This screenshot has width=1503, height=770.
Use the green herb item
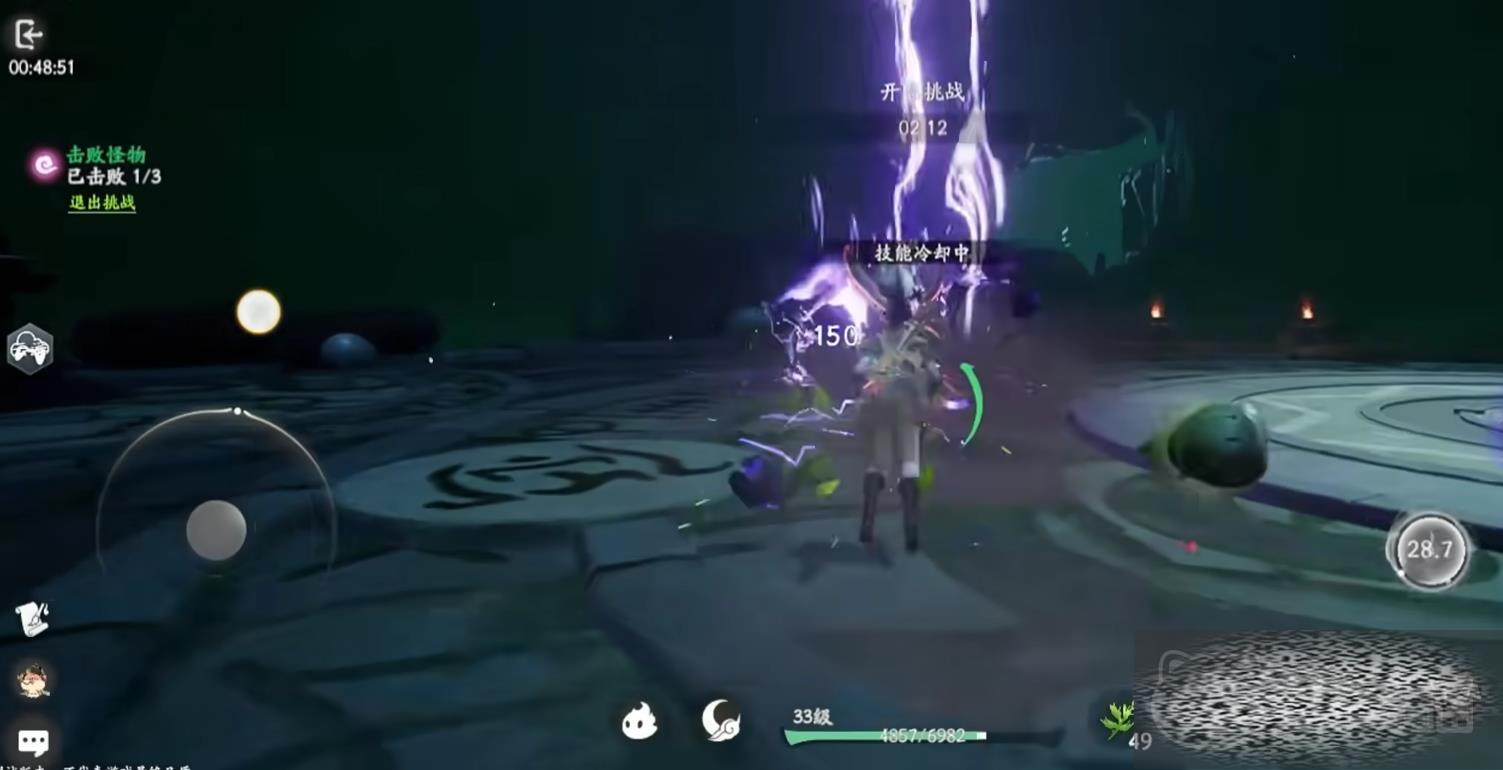coord(1117,718)
